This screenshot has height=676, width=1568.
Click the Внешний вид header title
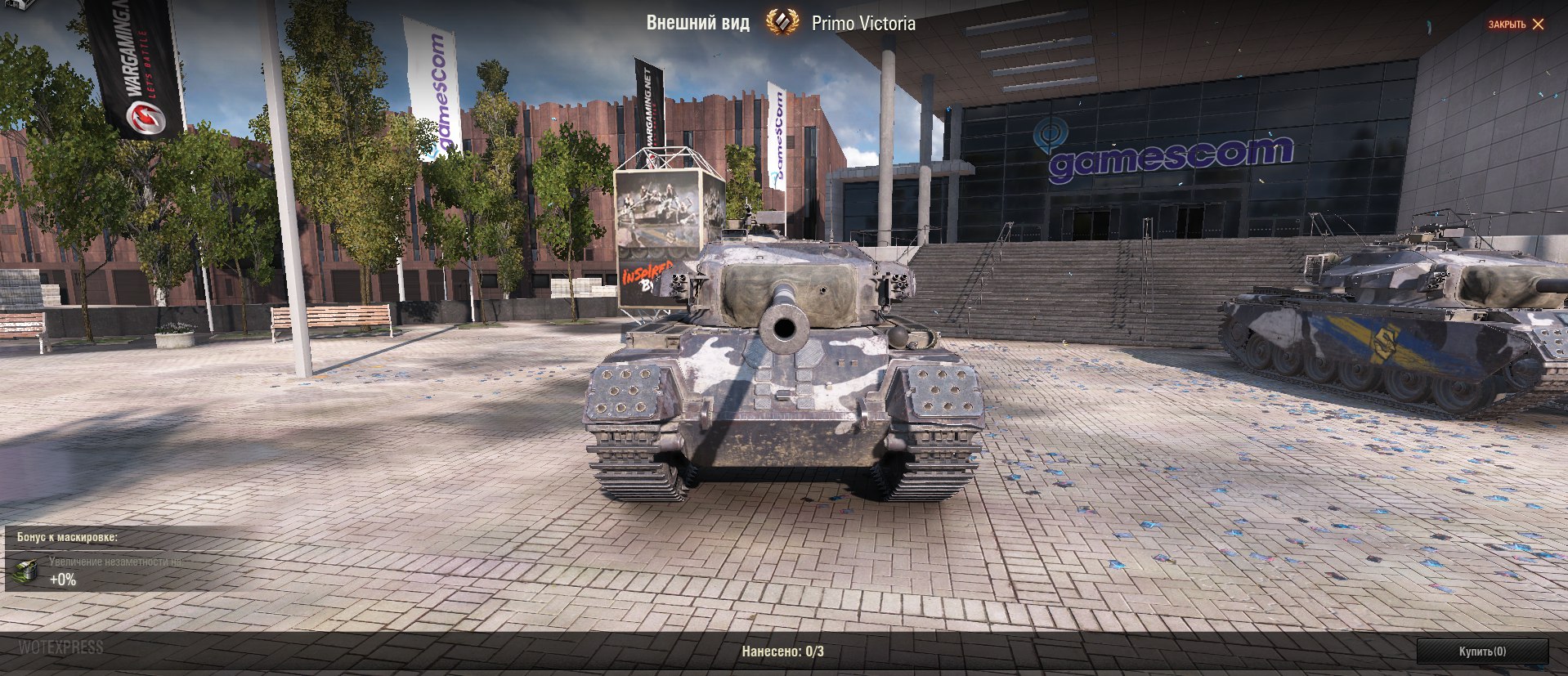coord(701,24)
